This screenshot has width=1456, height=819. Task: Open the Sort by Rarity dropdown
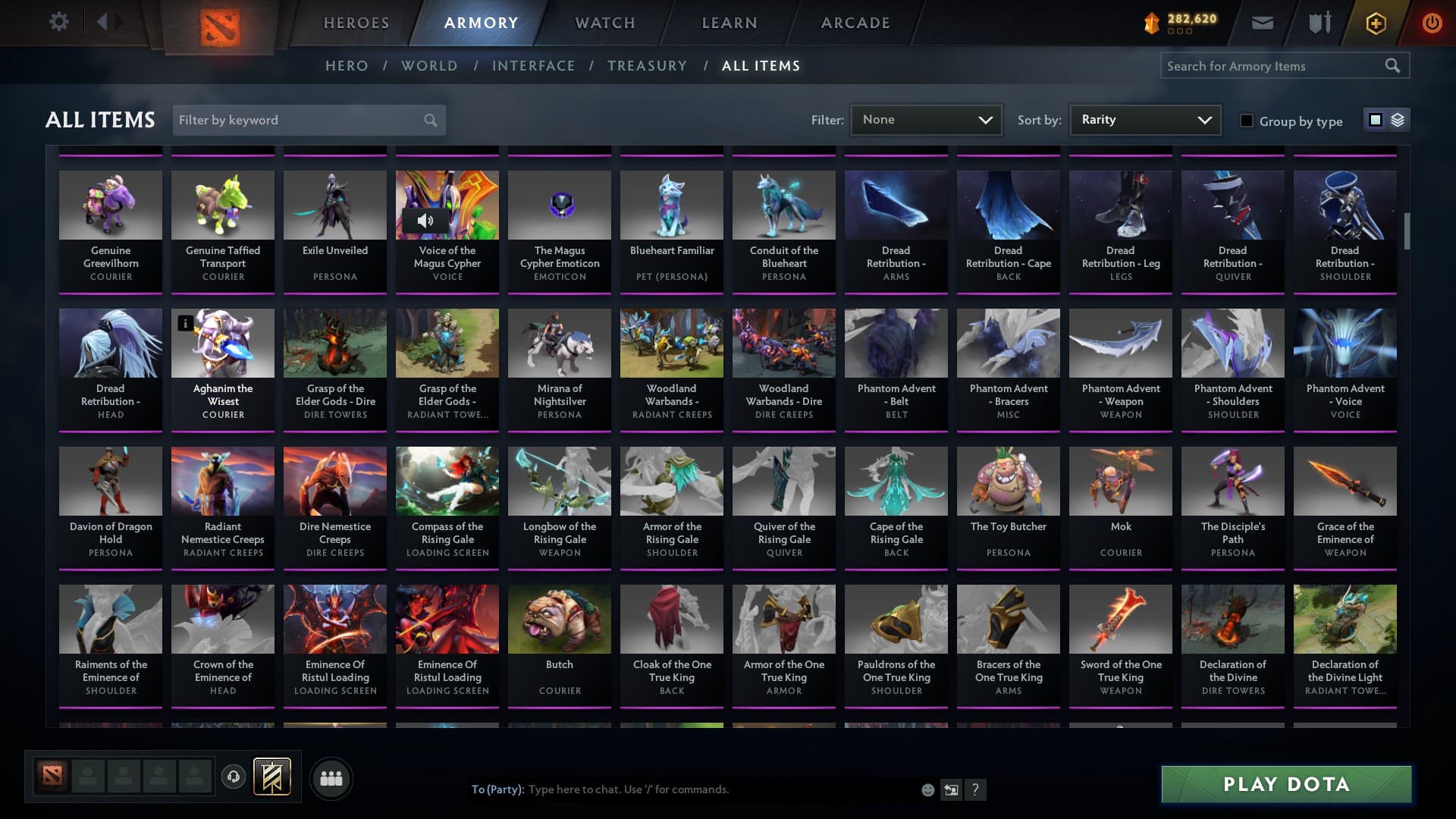[1144, 120]
